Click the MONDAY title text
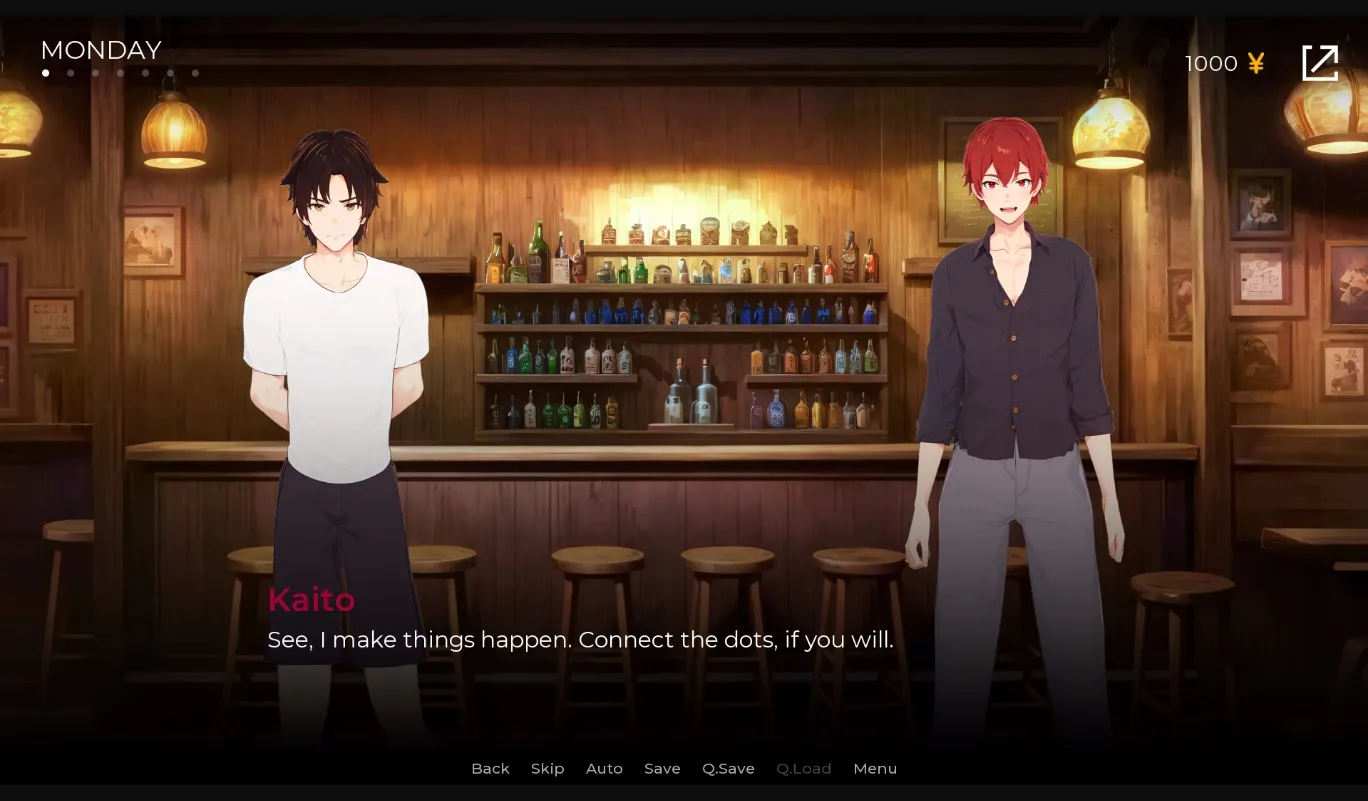The image size is (1368, 801). (x=100, y=50)
